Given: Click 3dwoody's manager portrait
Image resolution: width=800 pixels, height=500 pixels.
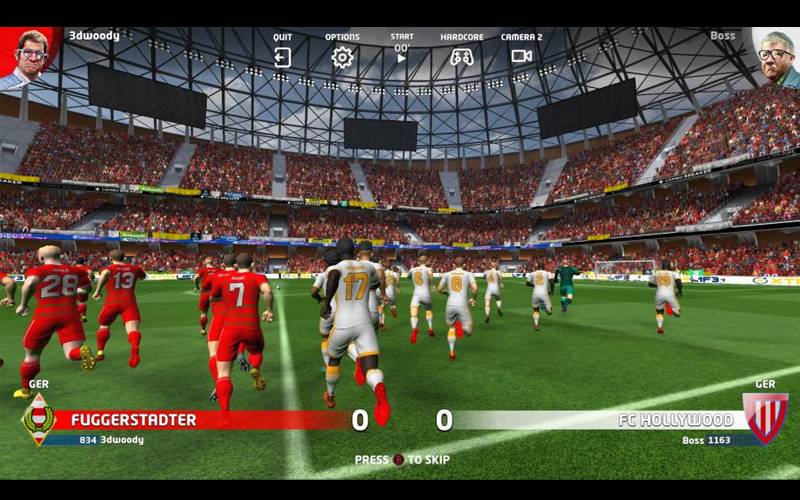Looking at the screenshot, I should pos(30,56).
